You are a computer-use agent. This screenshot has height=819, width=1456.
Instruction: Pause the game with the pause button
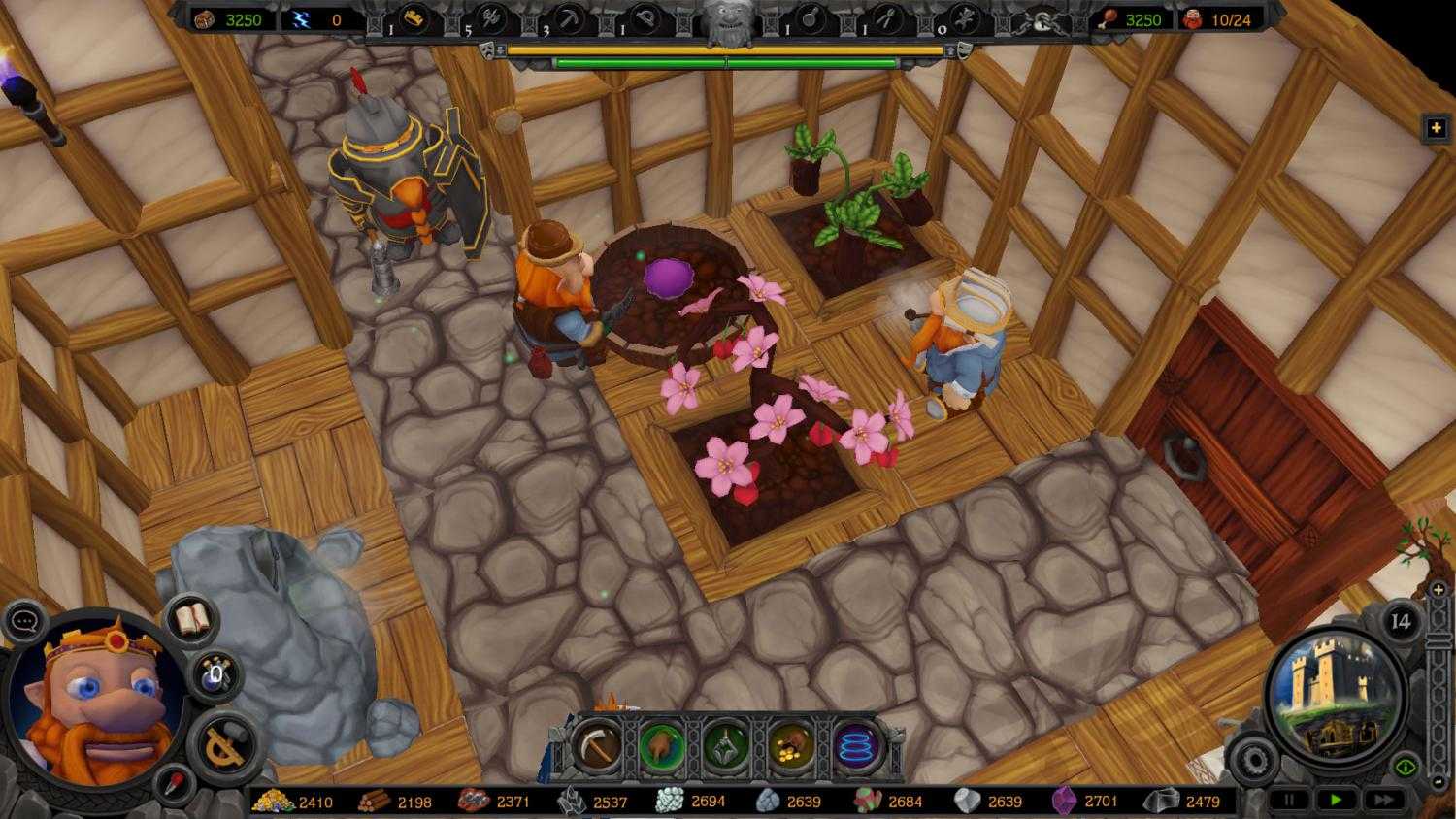[x=1289, y=798]
